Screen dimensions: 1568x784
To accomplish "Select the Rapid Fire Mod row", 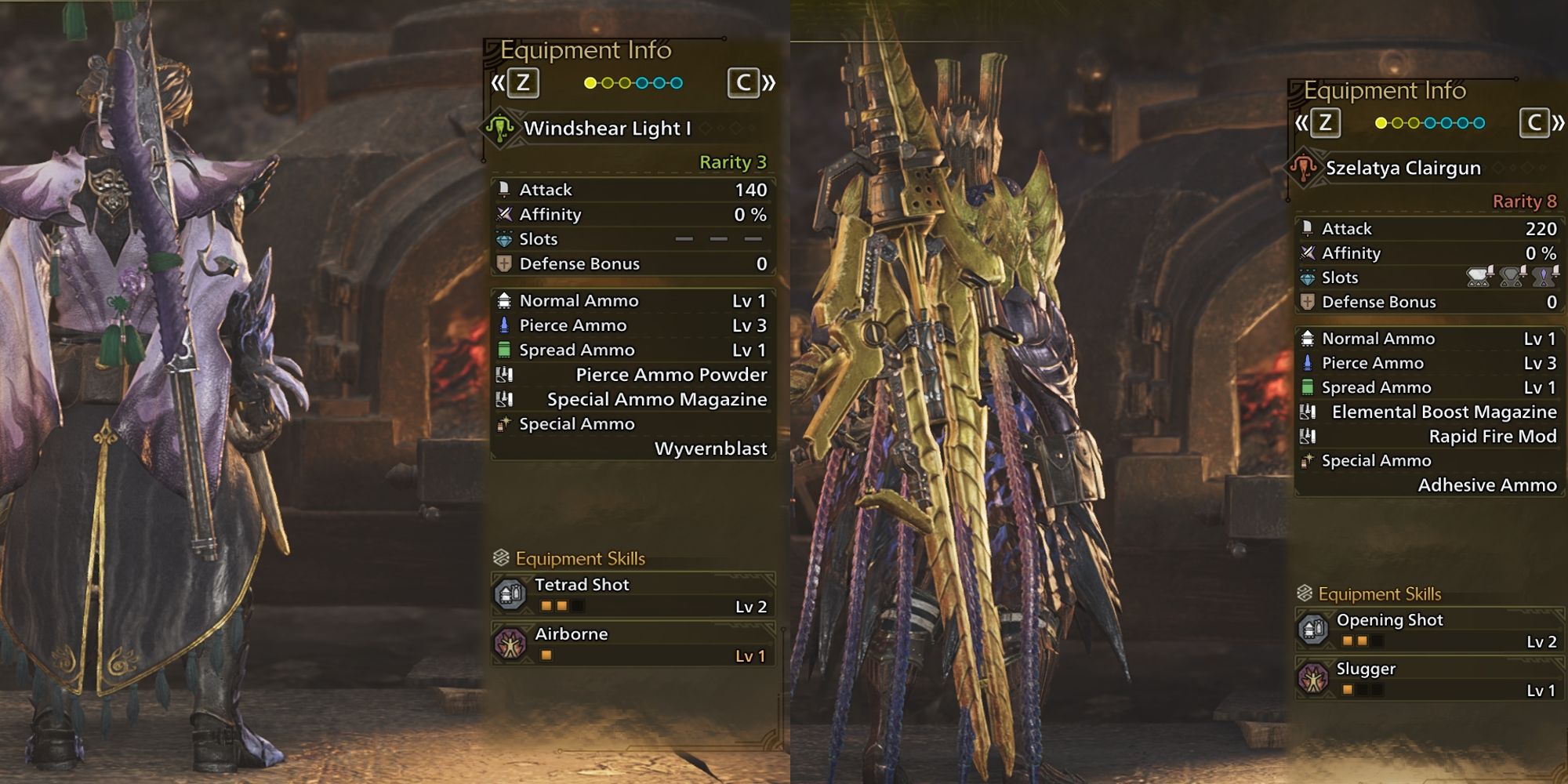I will click(x=1430, y=437).
